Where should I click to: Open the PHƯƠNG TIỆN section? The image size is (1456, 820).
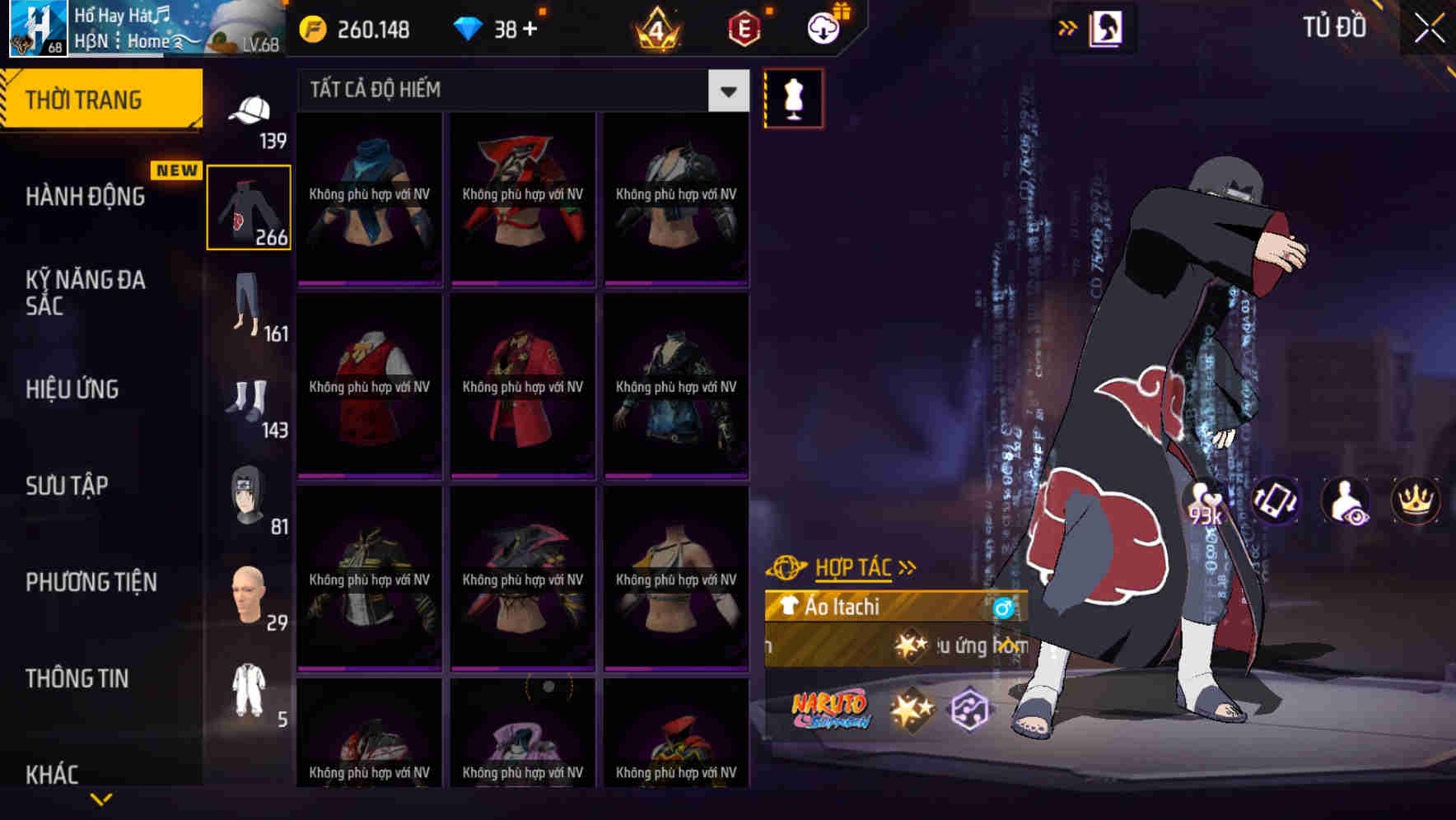91,582
